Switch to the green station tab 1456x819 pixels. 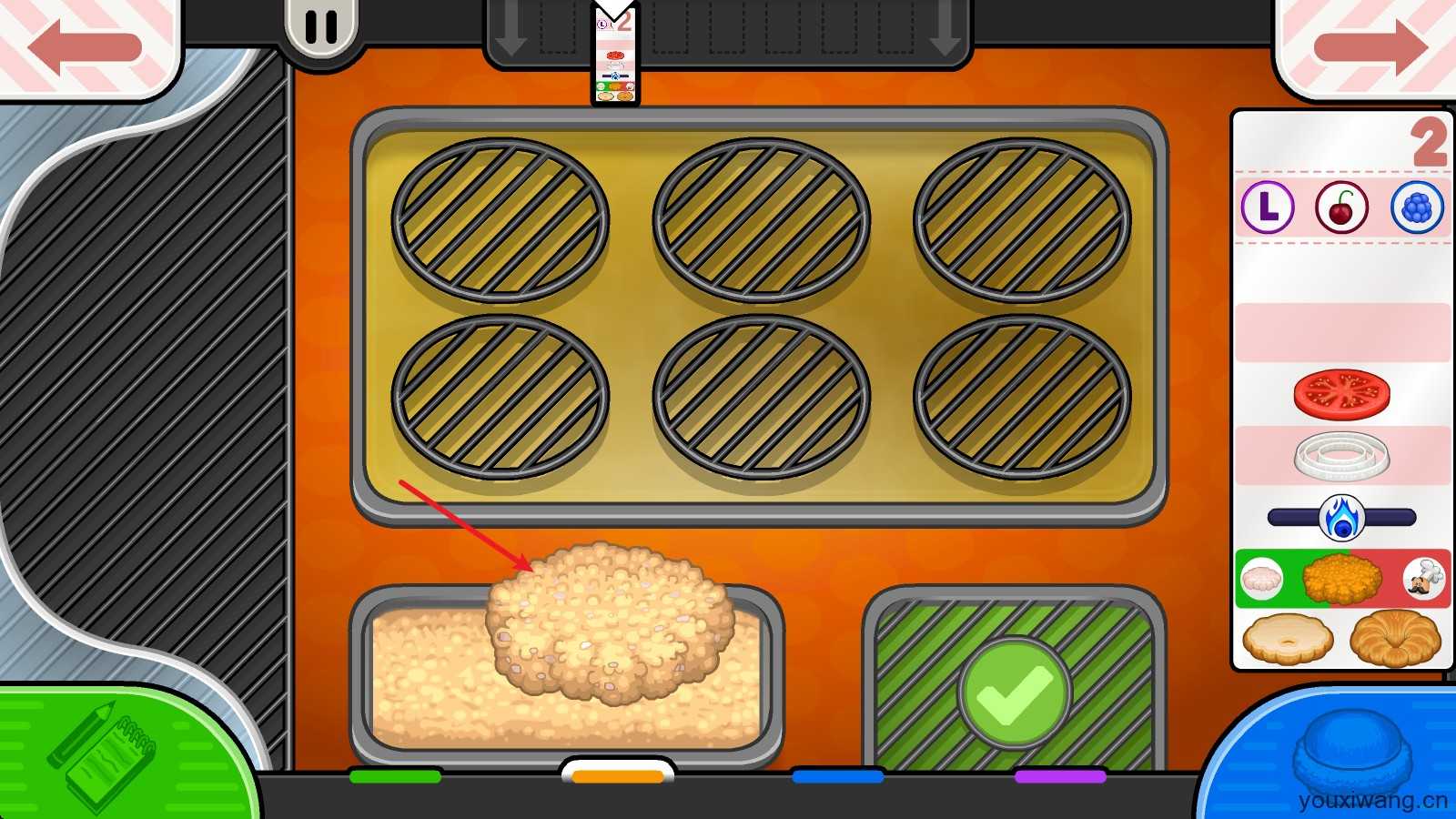coord(395,776)
